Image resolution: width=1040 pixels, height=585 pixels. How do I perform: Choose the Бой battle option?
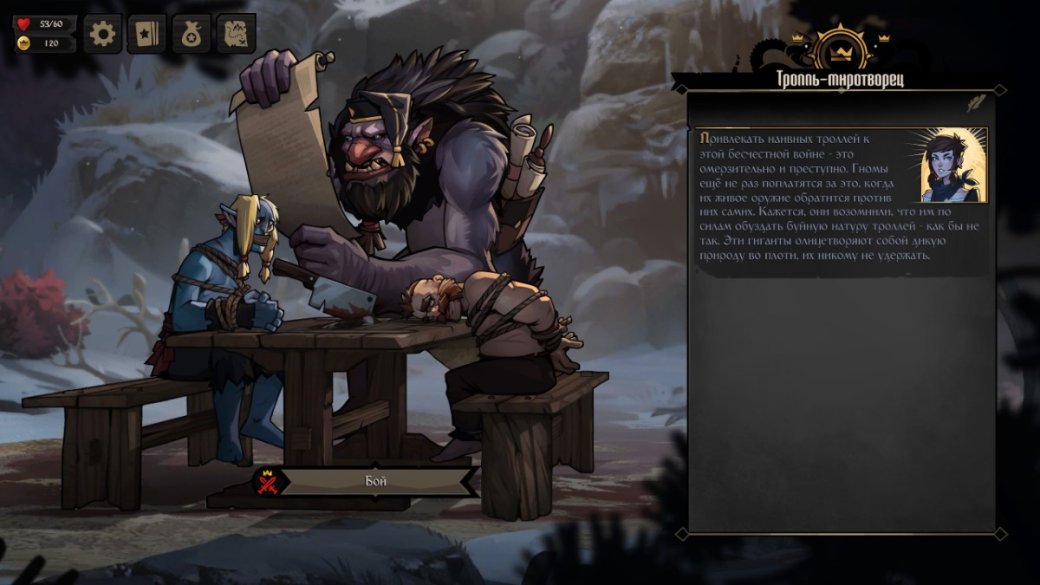click(368, 481)
